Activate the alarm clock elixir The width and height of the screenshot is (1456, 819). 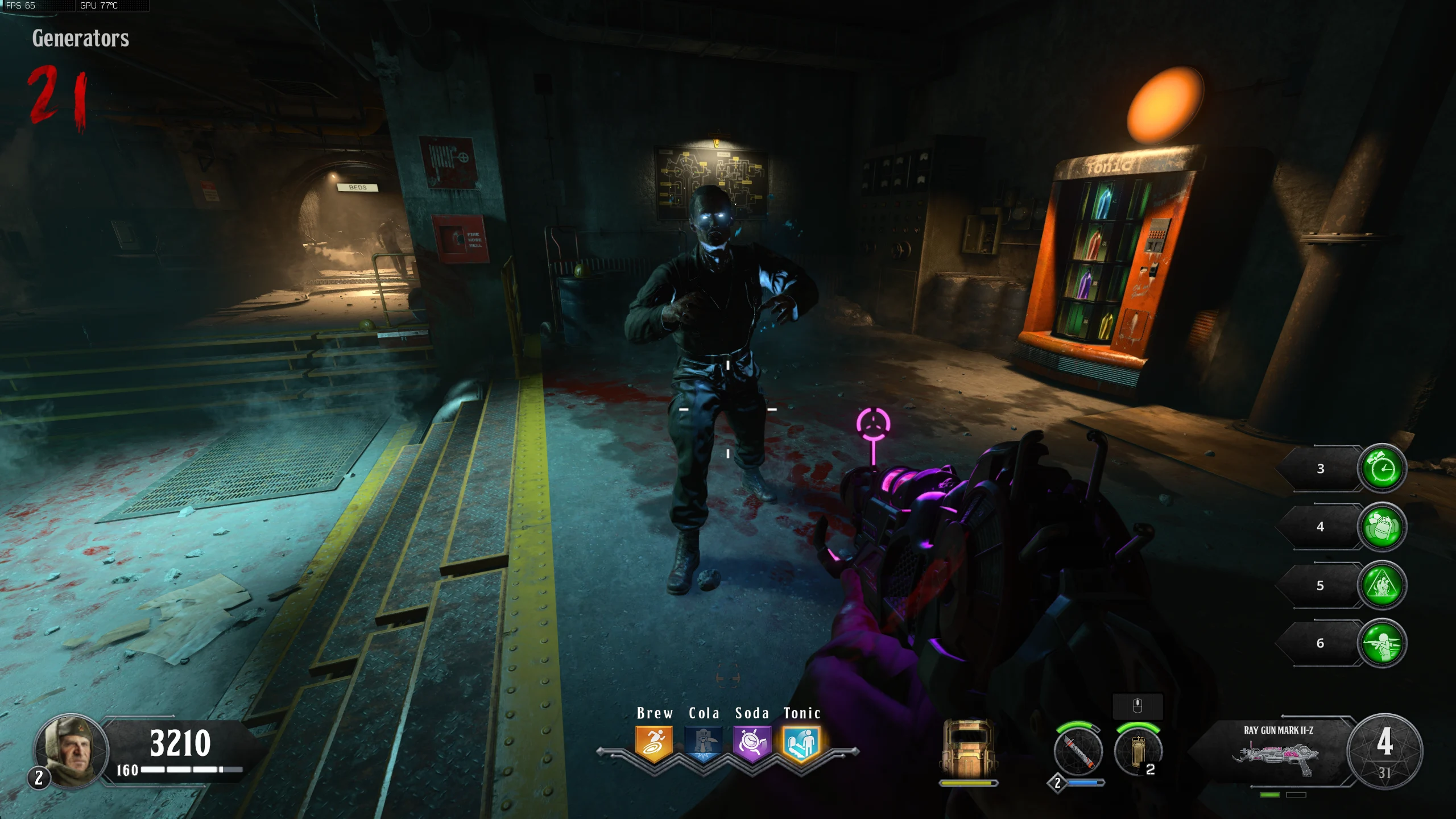click(x=1382, y=469)
